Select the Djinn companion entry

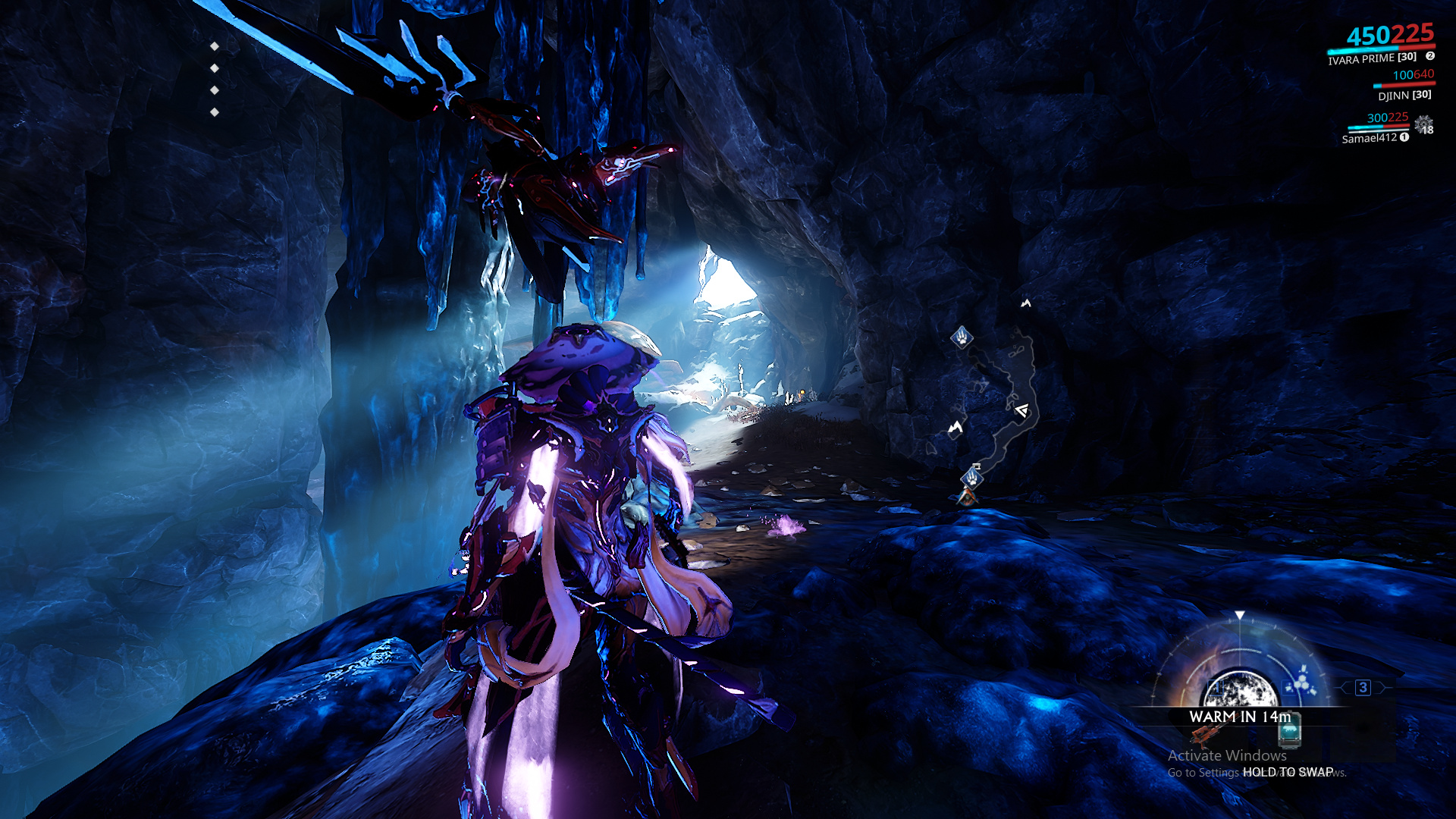(1404, 95)
